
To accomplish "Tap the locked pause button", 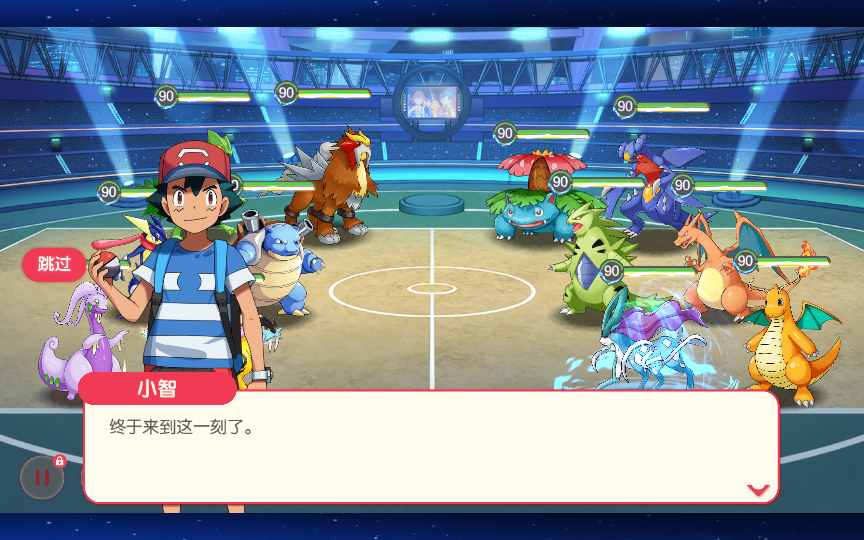I will point(42,477).
